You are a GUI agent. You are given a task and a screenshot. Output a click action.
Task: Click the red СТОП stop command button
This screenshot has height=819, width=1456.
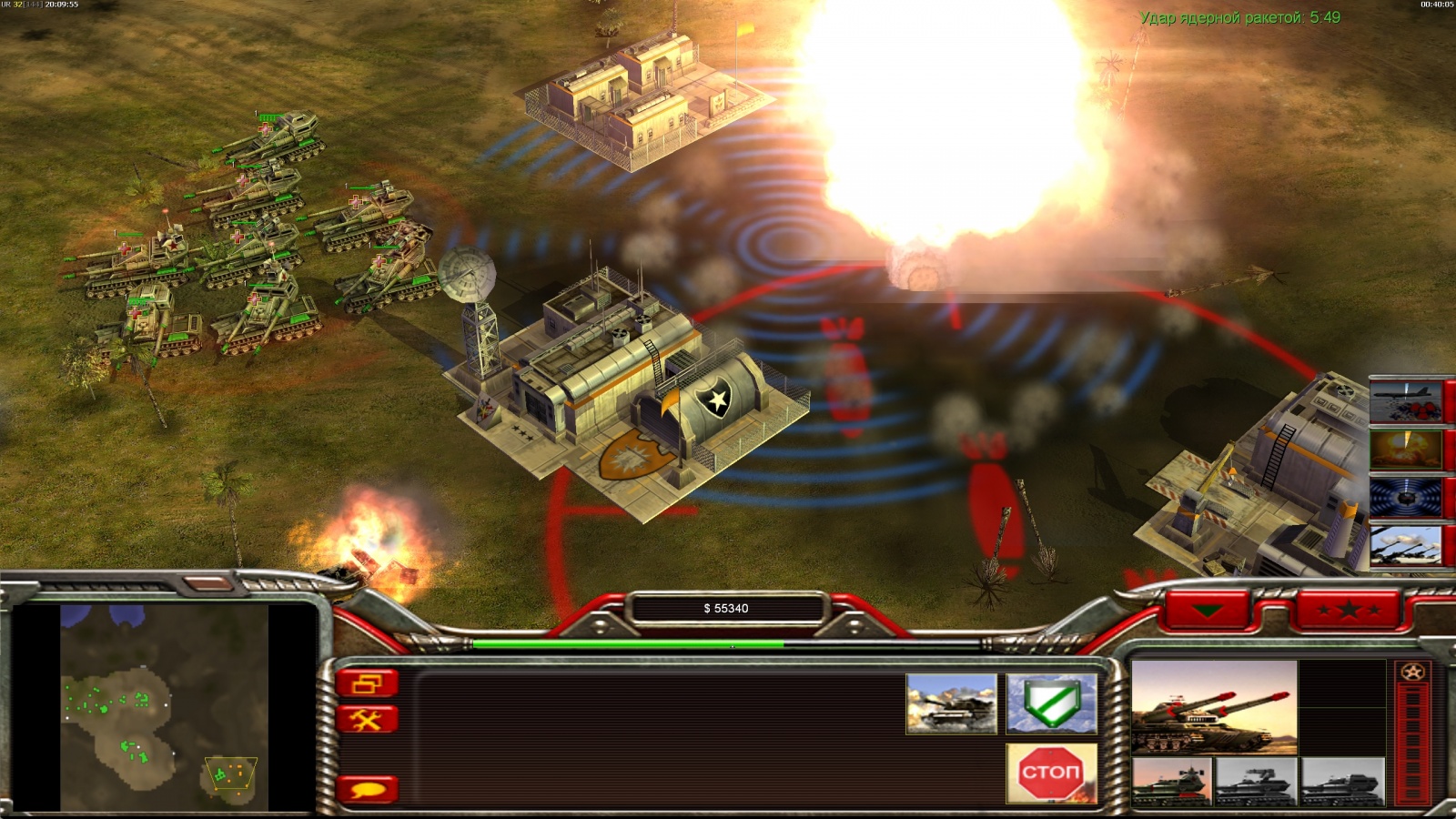click(1051, 773)
